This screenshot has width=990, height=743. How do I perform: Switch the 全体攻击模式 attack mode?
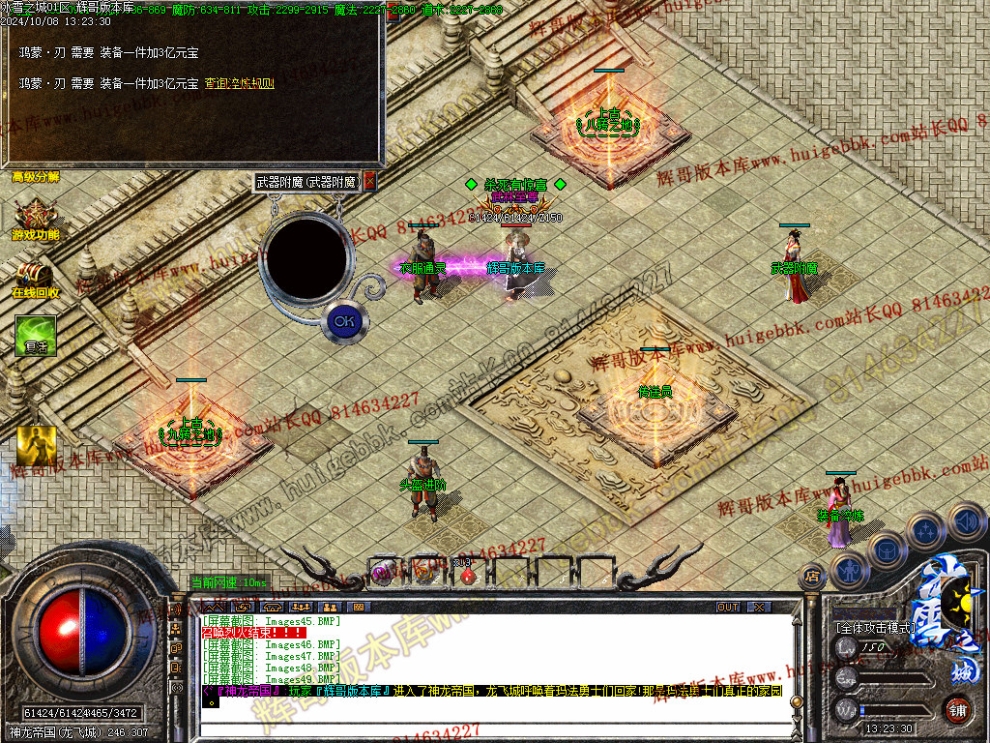tap(873, 628)
